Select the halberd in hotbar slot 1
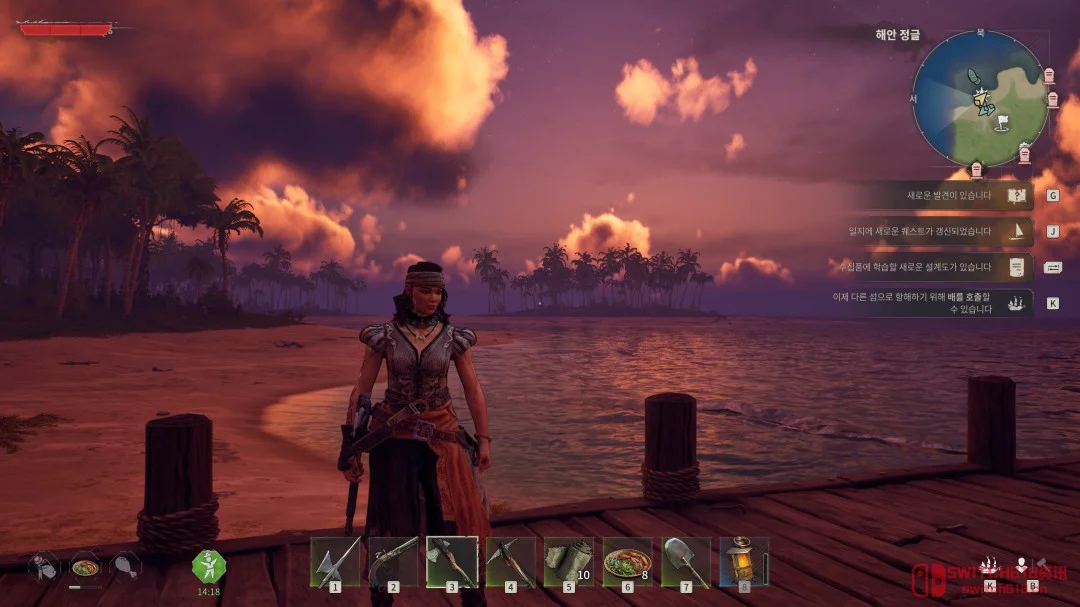Image resolution: width=1080 pixels, height=607 pixels. click(x=334, y=562)
